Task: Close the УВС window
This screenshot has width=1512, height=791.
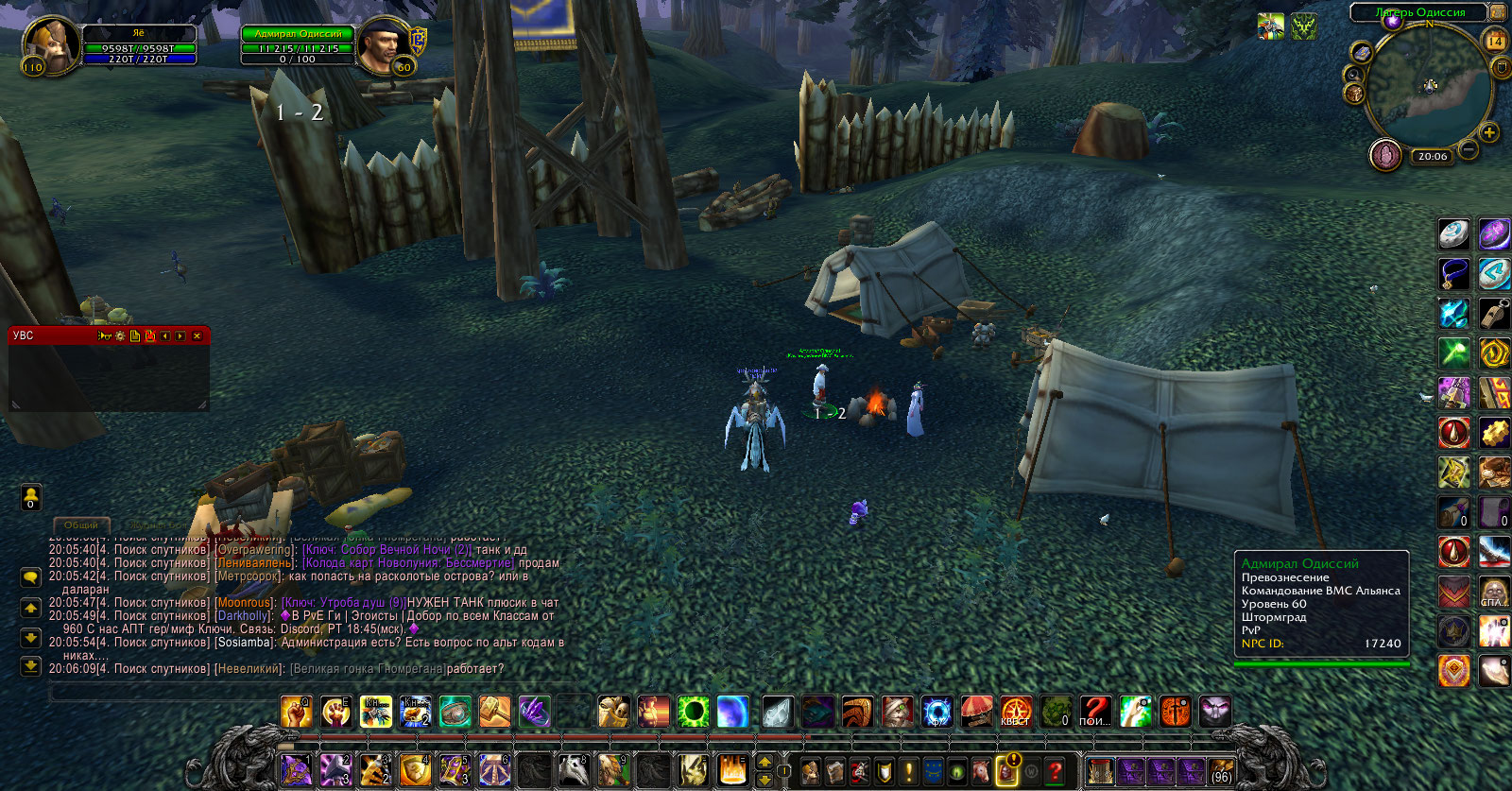Action: point(197,335)
